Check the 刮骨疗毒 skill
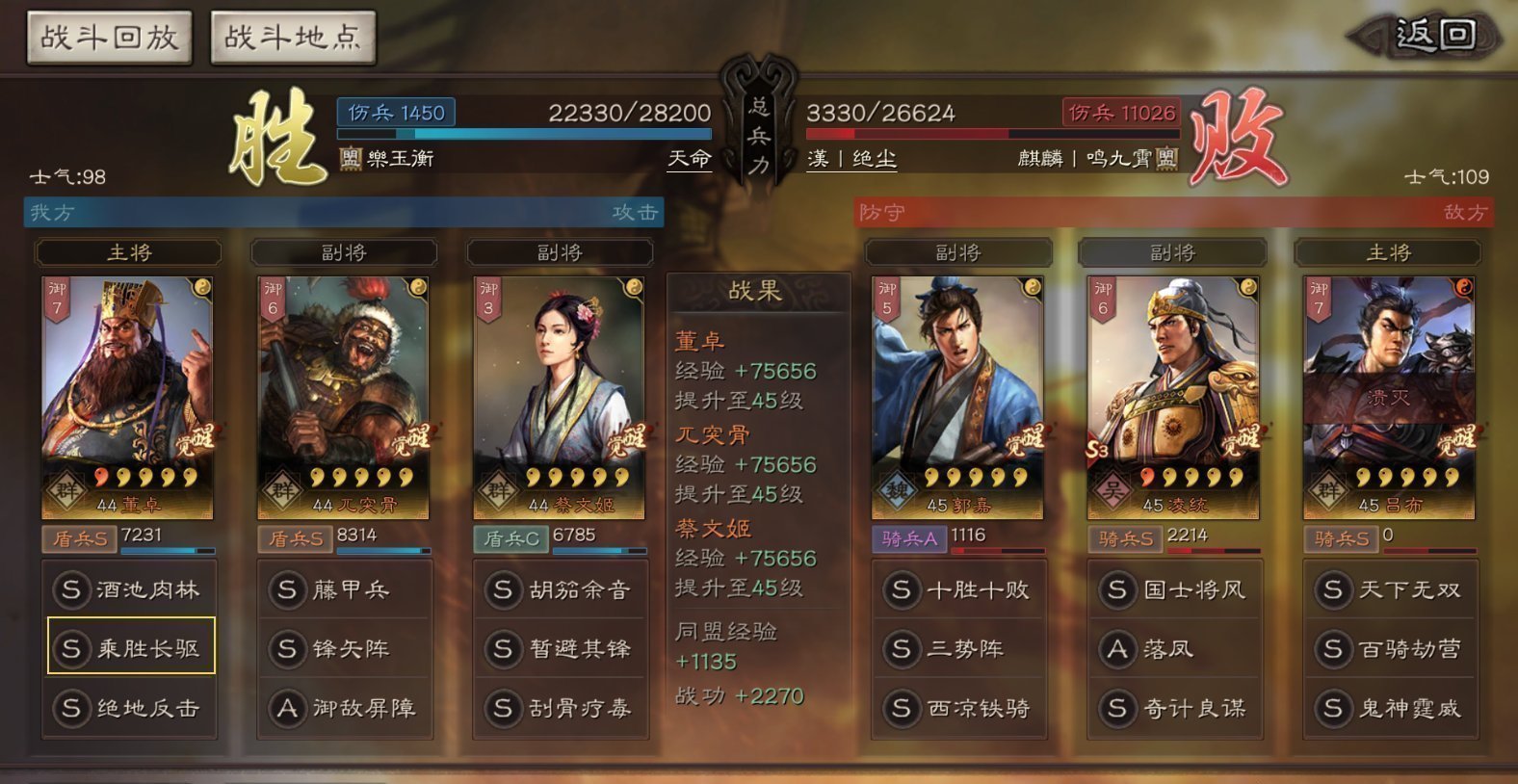The width and height of the screenshot is (1518, 784). (562, 708)
